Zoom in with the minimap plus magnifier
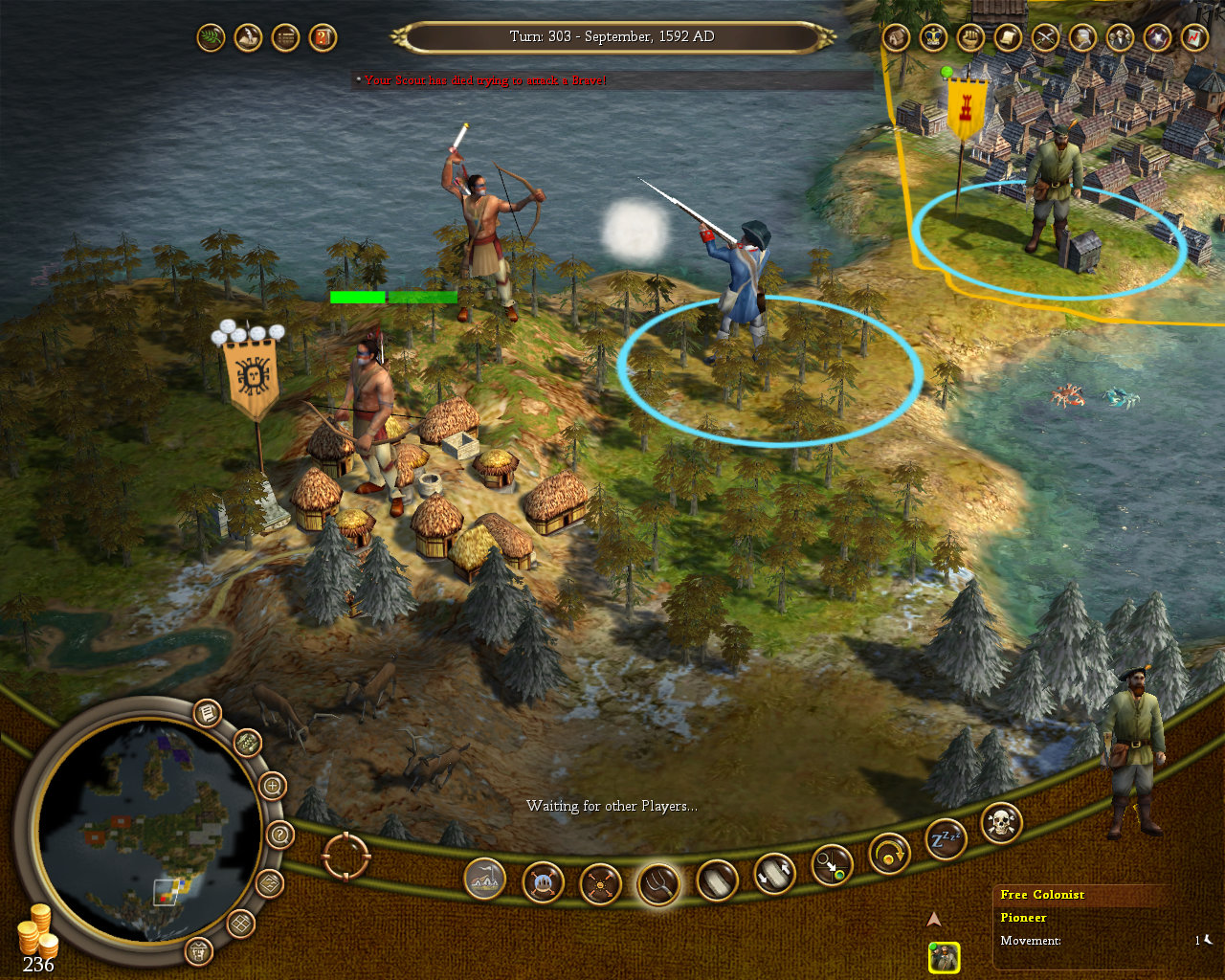1225x980 pixels. (x=273, y=787)
